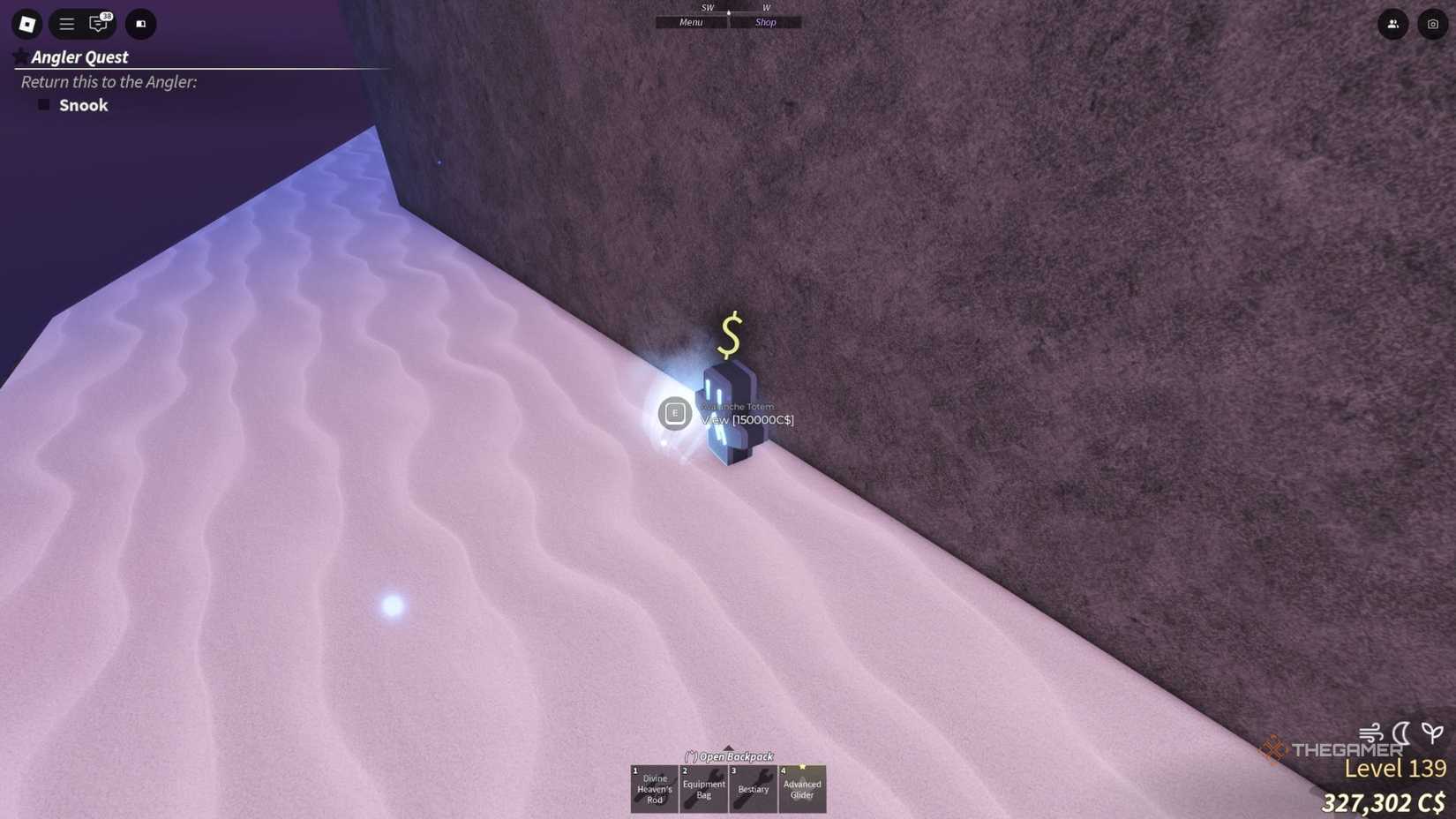The height and width of the screenshot is (819, 1456).
Task: Equip the Divine Heaven's Rod in slot 1
Action: click(x=653, y=788)
